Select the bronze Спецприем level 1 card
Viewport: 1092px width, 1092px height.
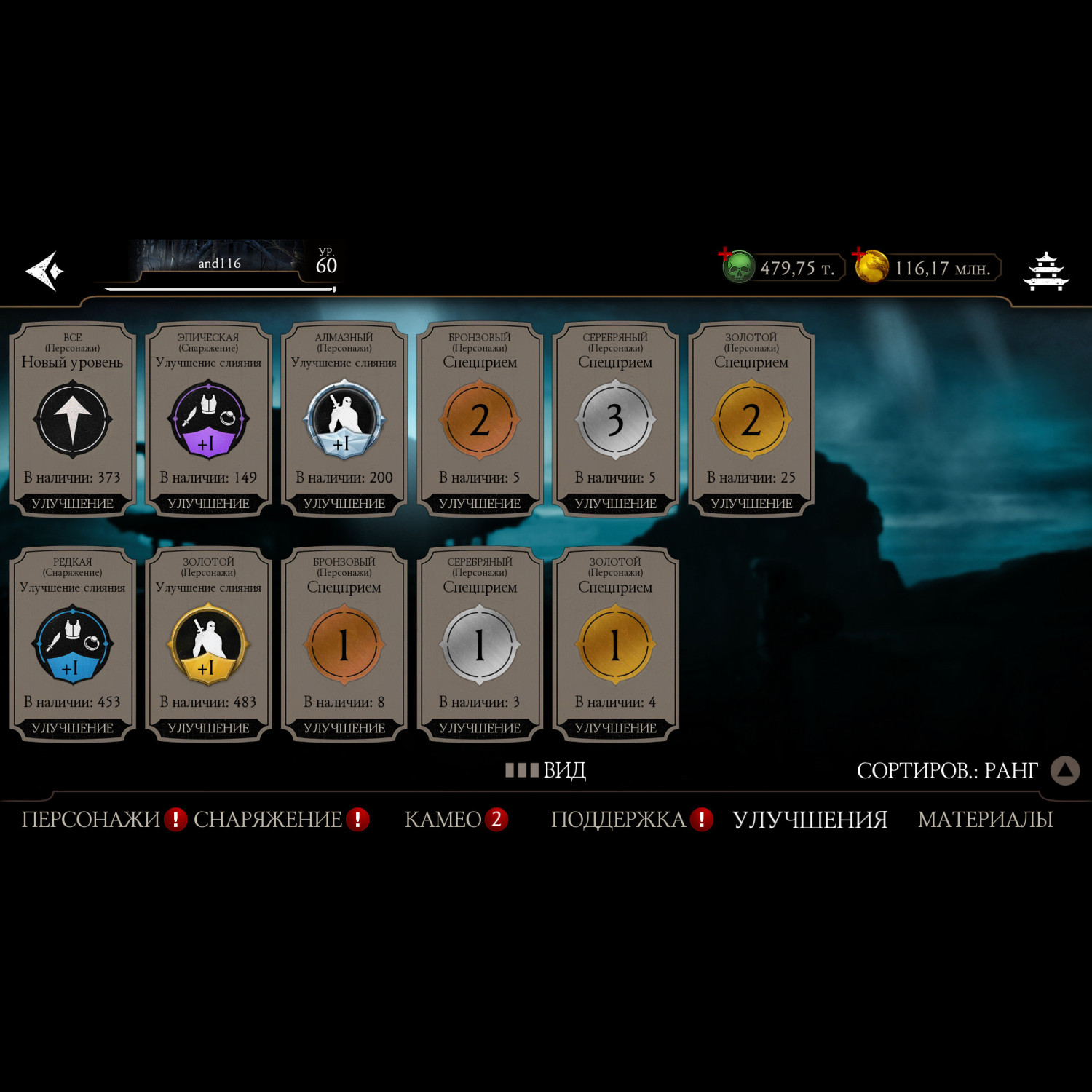344,644
